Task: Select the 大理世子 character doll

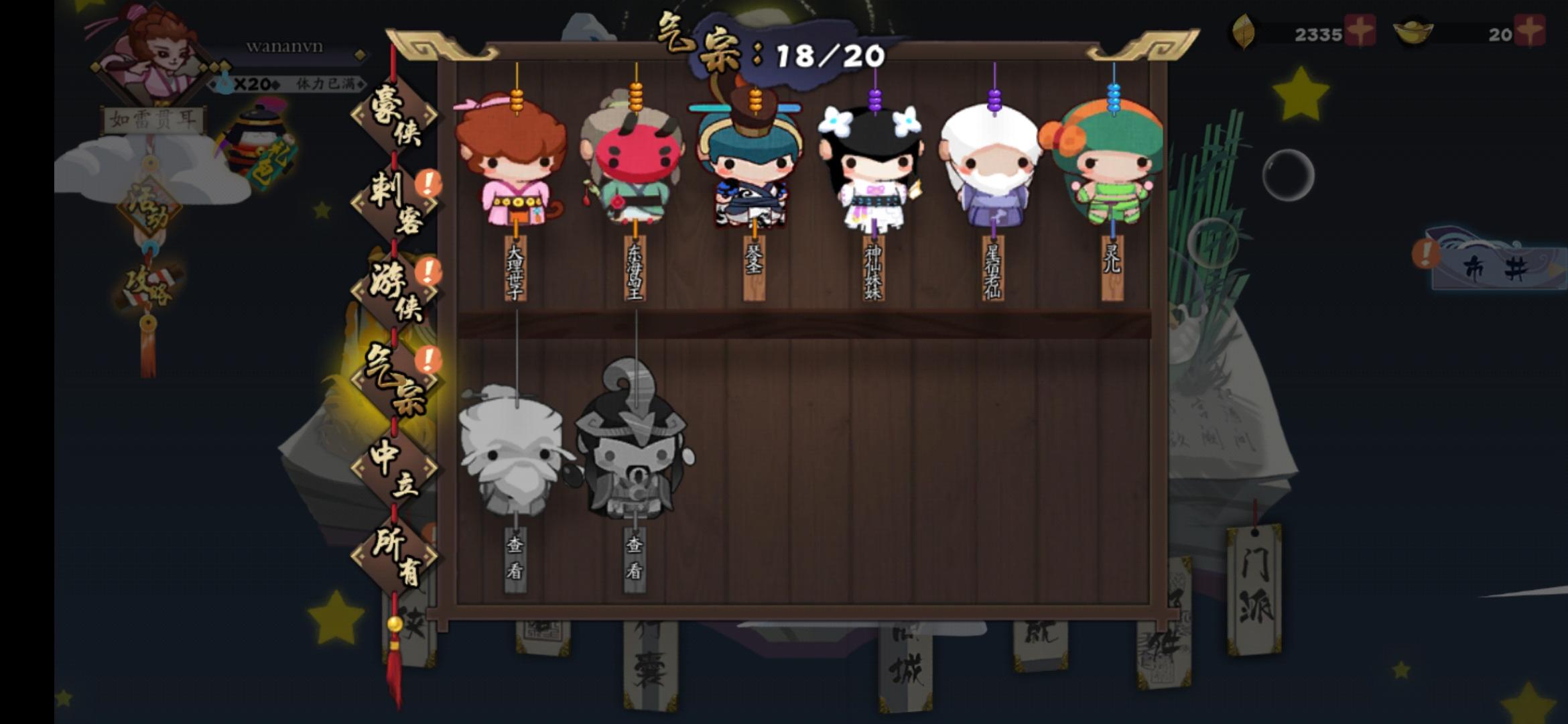Action: (516, 168)
